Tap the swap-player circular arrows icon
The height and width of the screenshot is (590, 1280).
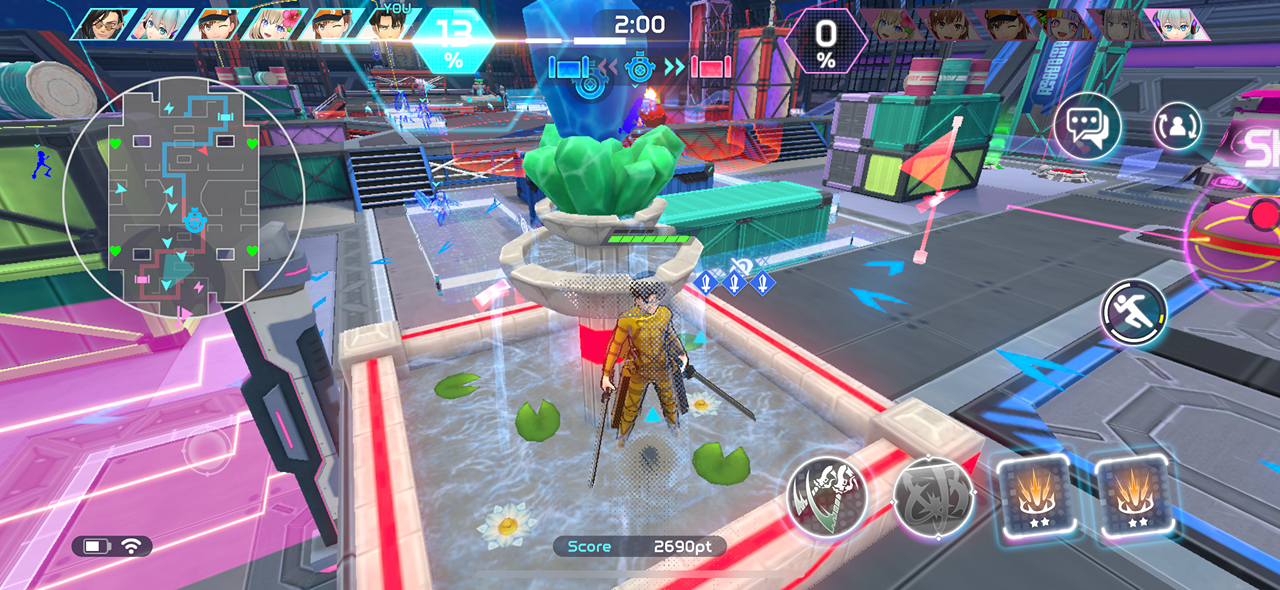pos(1178,126)
